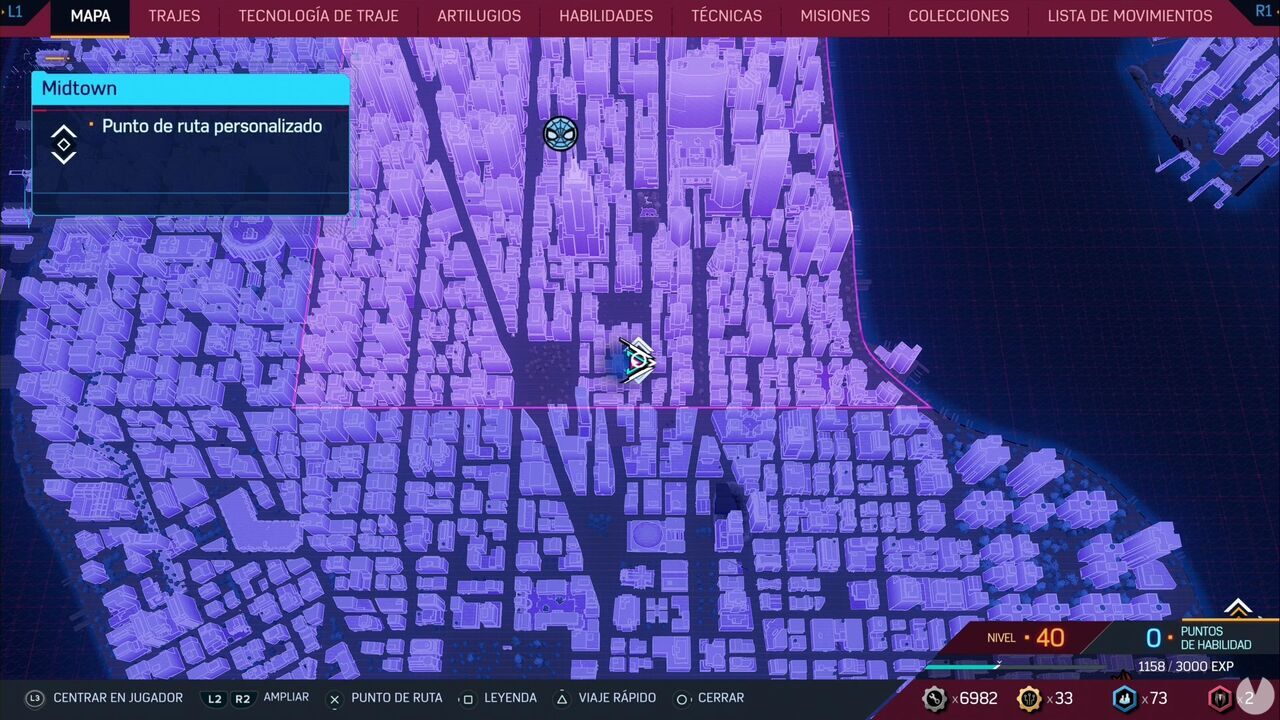The image size is (1280, 720).
Task: Click the red hero tokens icon showing x2
Action: click(x=1221, y=699)
